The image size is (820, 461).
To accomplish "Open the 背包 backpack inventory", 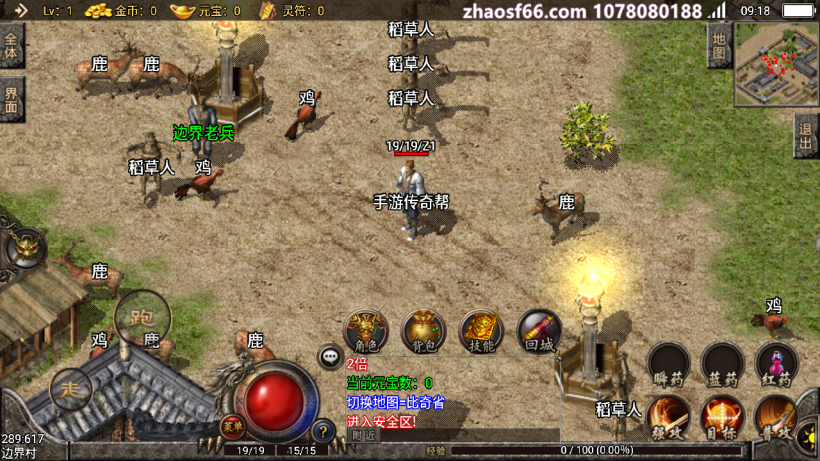I will point(424,331).
